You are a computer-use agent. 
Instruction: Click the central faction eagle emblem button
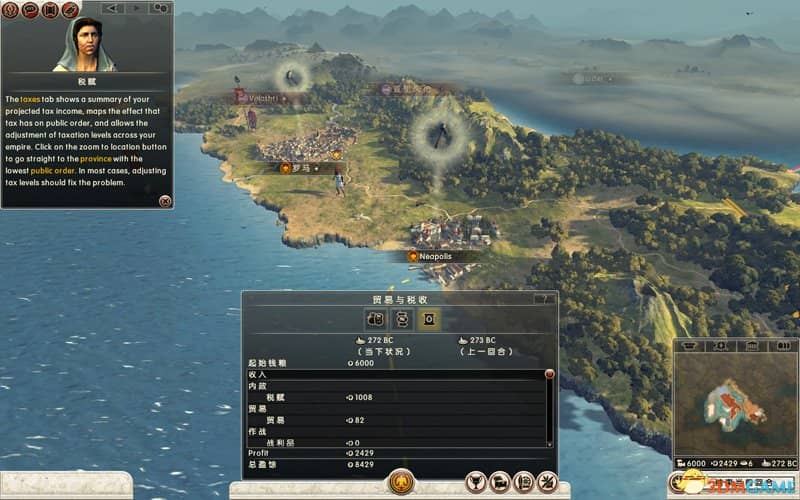pos(401,483)
